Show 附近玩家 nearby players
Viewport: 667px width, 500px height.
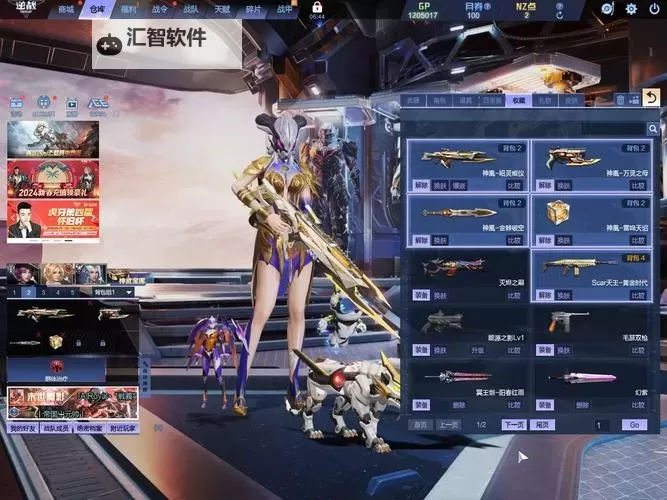click(123, 428)
